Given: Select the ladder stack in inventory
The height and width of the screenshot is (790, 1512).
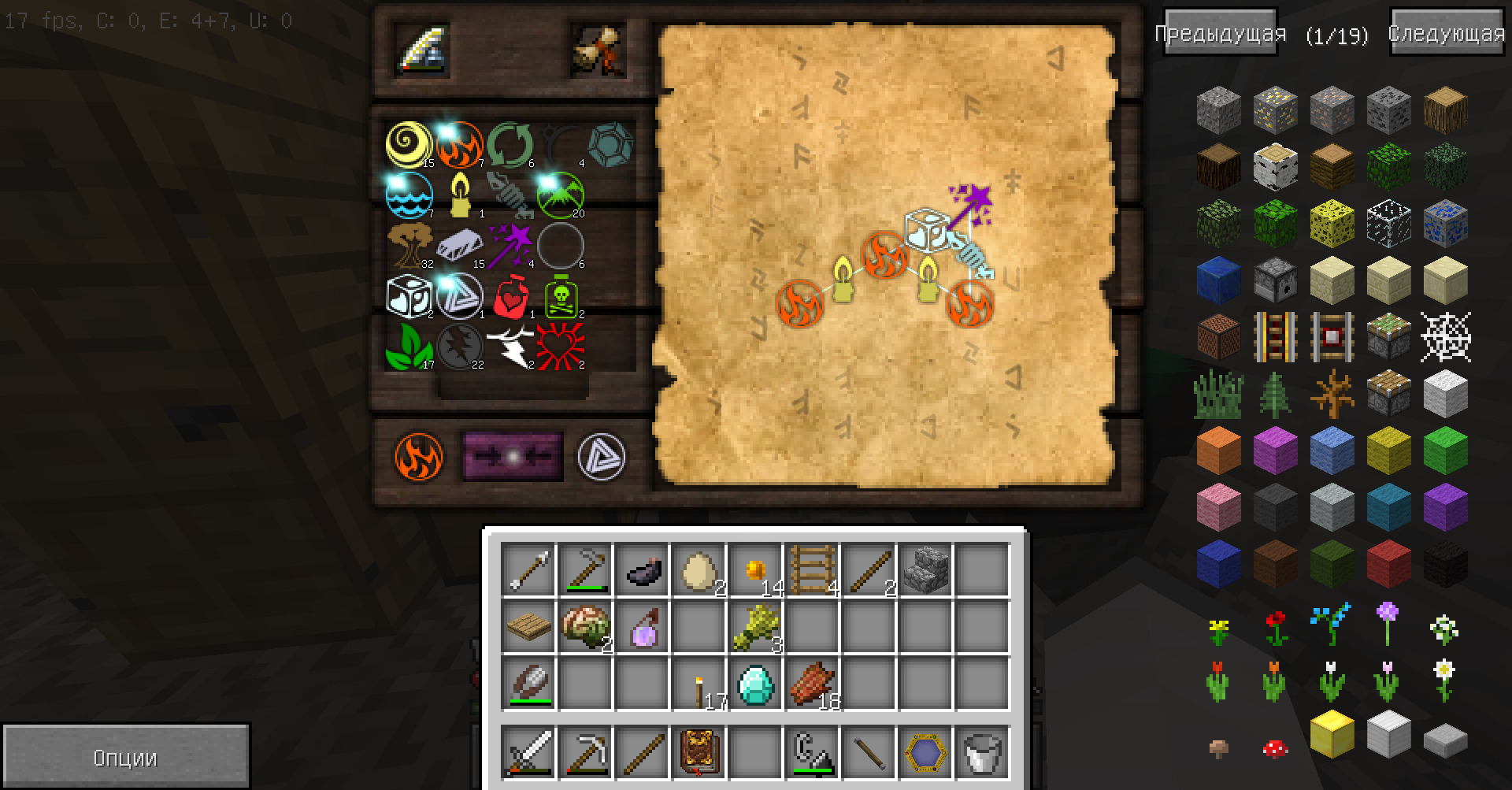Looking at the screenshot, I should click(812, 569).
